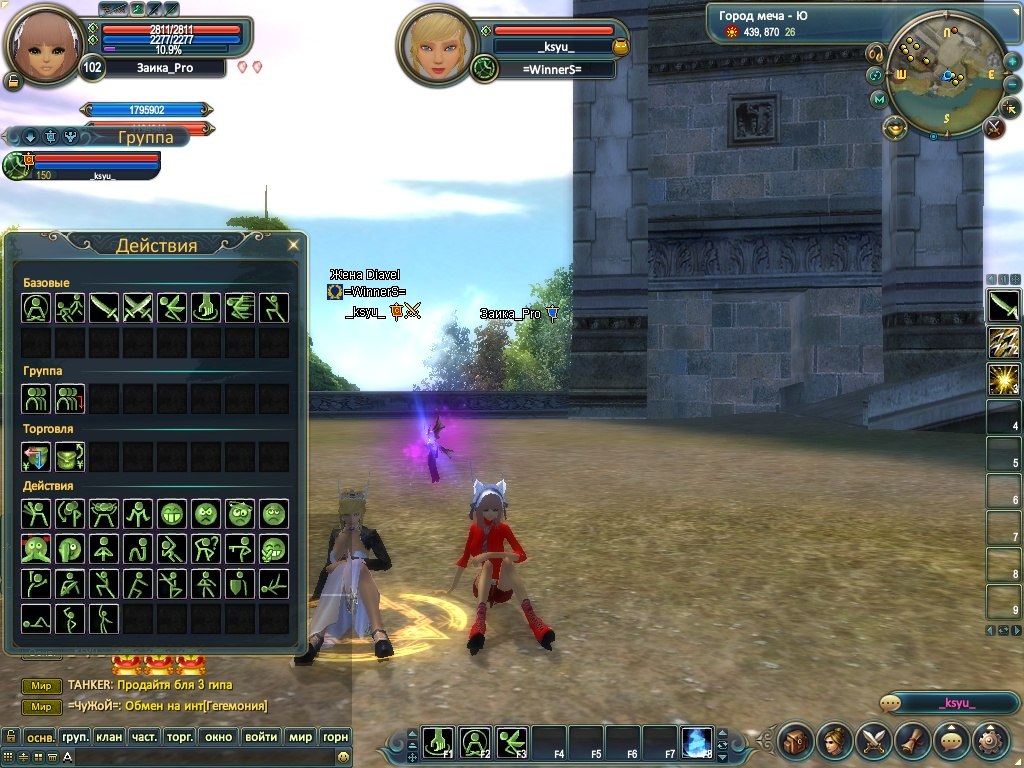1024x768 pixels.
Task: Open the gear settings button
Action: pos(990,741)
